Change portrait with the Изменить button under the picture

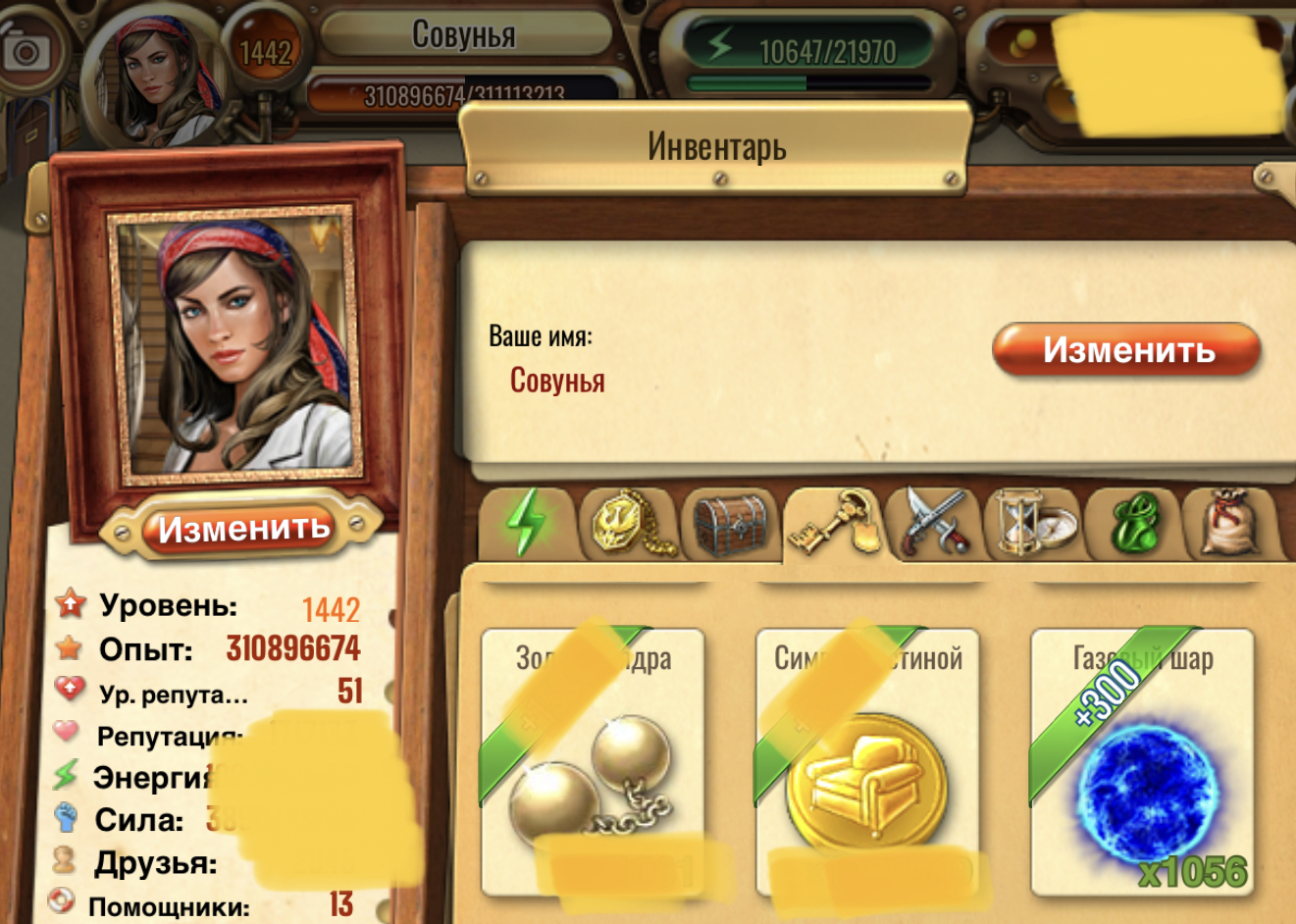[x=243, y=530]
